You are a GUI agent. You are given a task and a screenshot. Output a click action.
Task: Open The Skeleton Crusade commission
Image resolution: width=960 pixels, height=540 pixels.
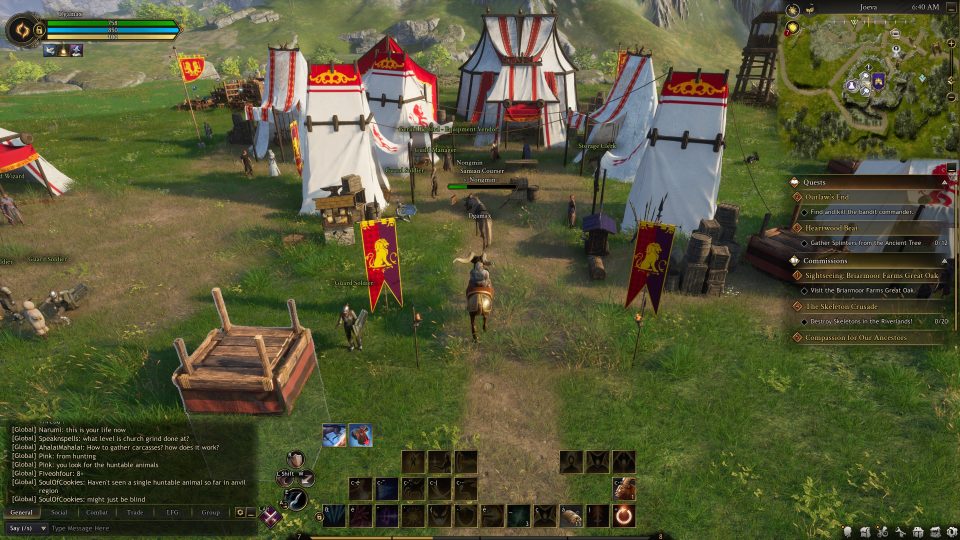(x=842, y=306)
